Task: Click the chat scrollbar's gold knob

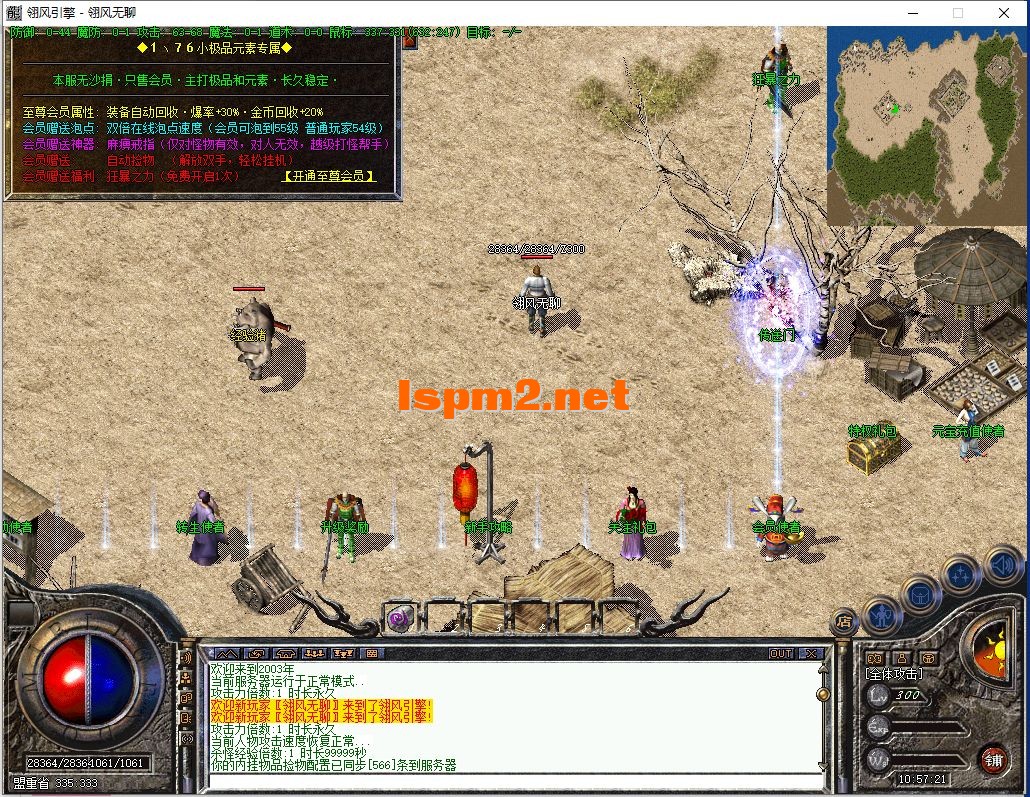Action: 823,693
